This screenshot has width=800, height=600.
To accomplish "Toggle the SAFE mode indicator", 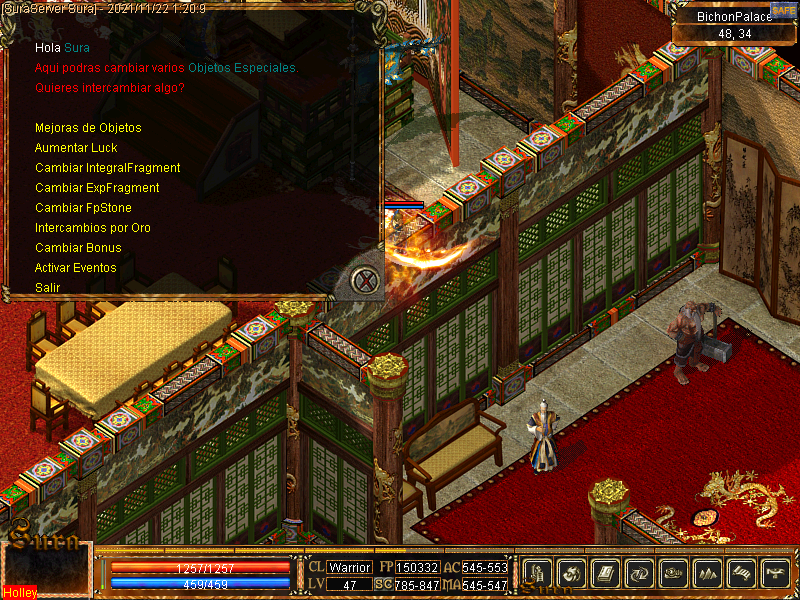I will coord(783,10).
